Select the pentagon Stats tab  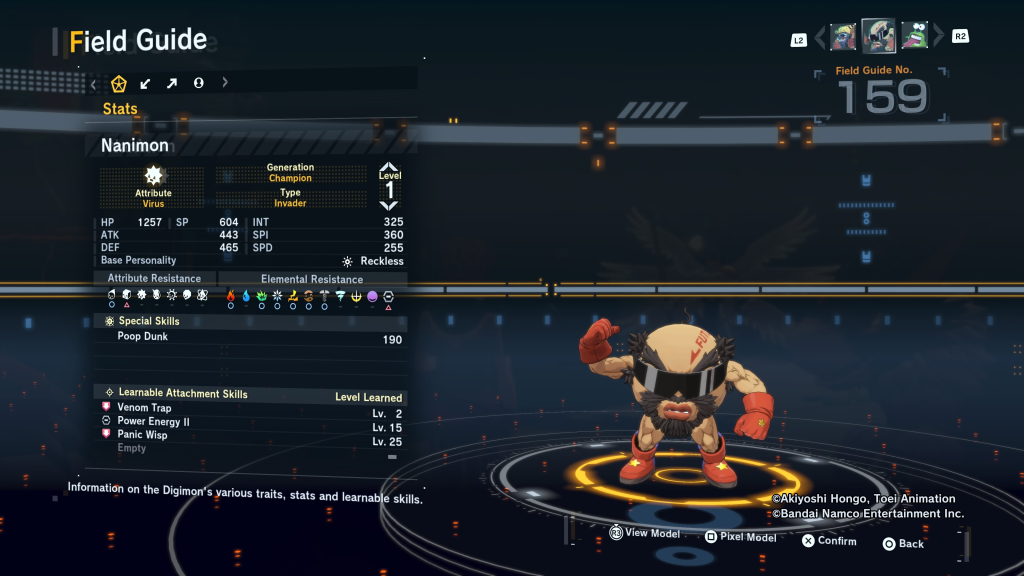click(x=119, y=83)
